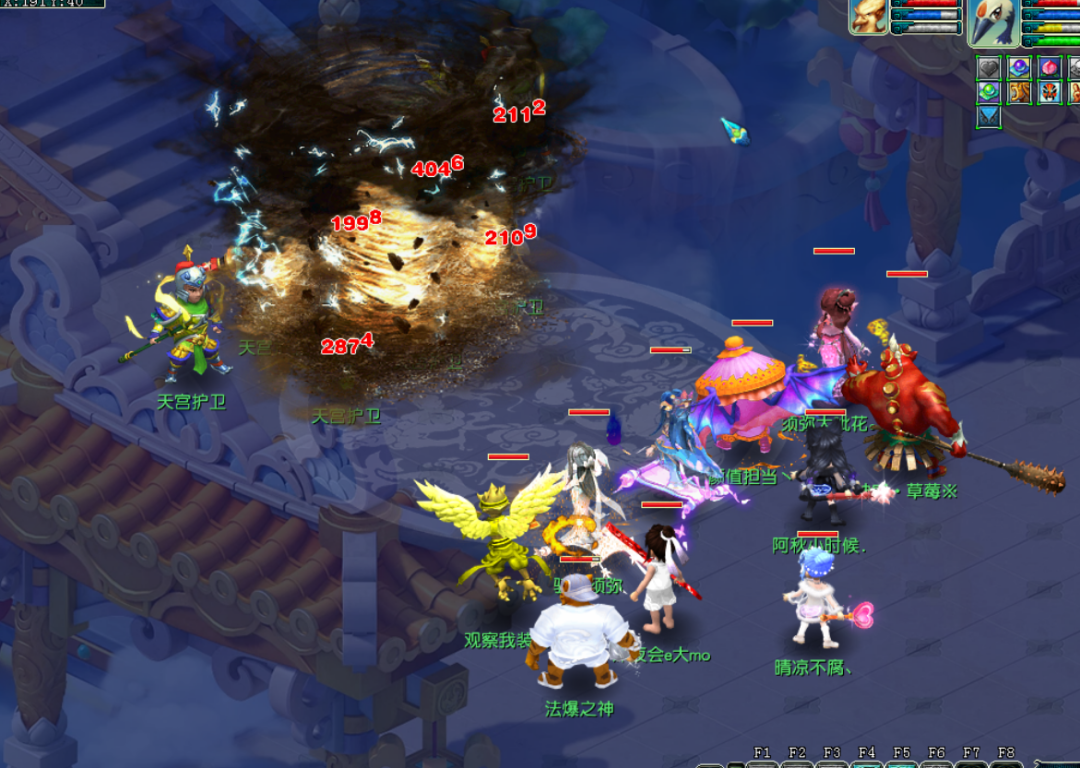The height and width of the screenshot is (768, 1080).
Task: Open the crane pet portrait
Action: tap(994, 20)
